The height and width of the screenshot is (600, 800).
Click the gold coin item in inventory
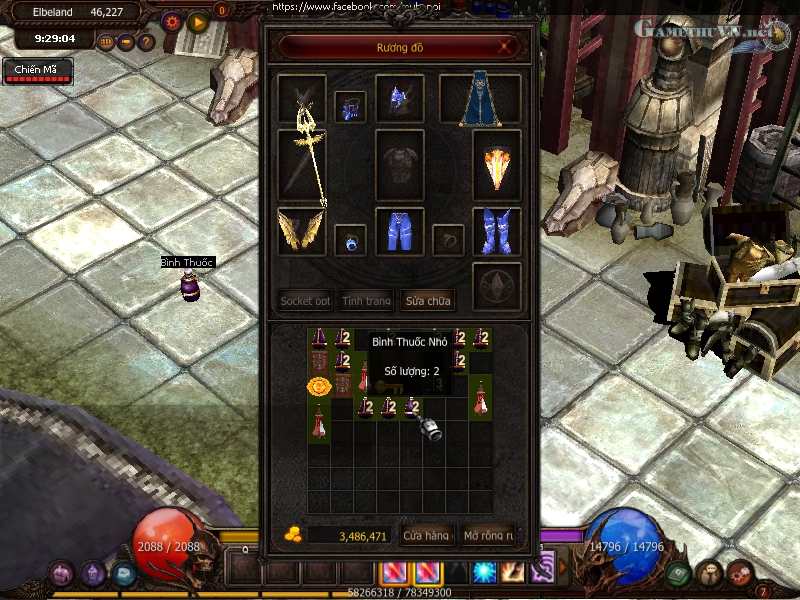click(x=319, y=385)
